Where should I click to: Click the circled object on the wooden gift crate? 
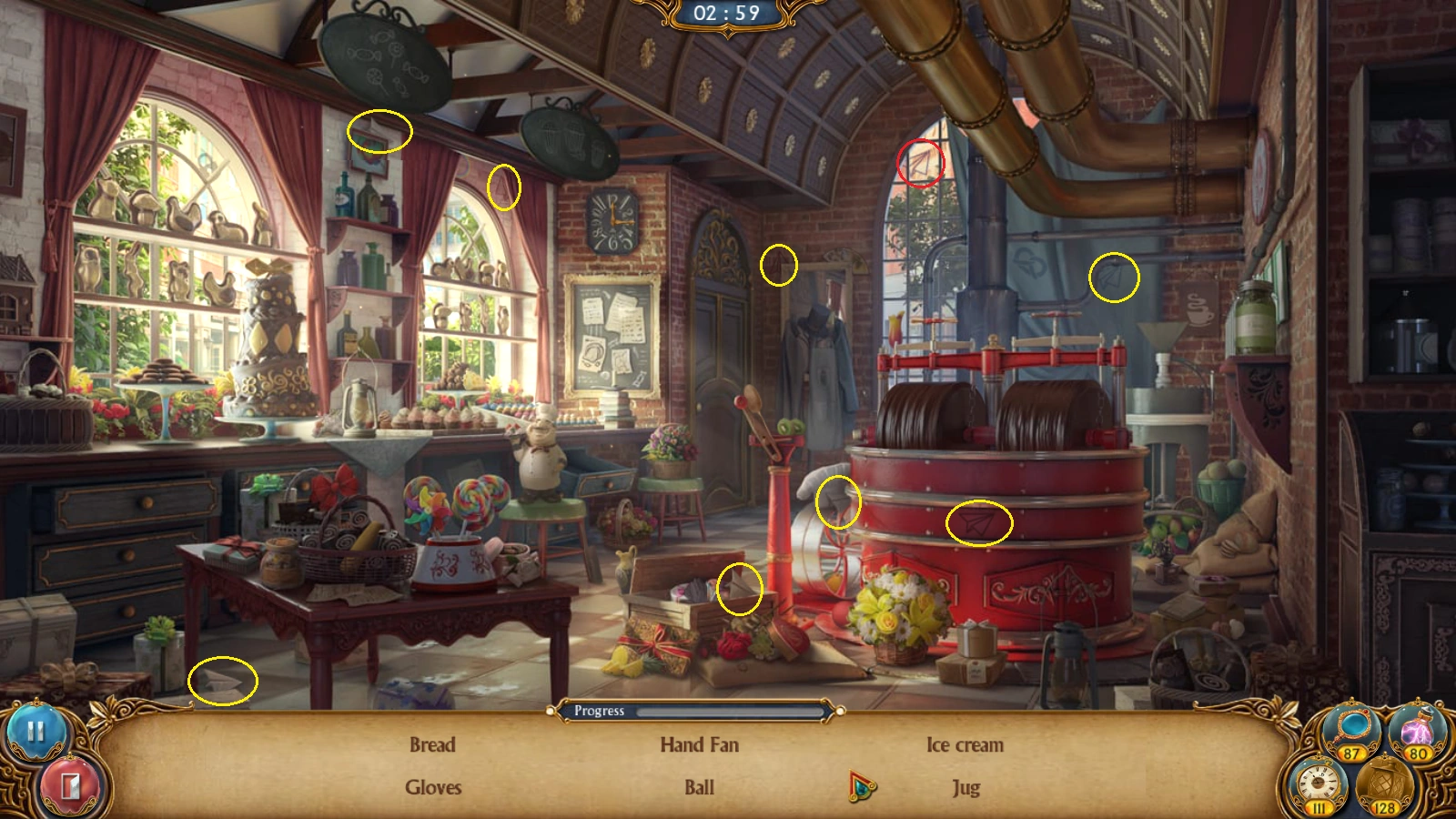(x=741, y=587)
